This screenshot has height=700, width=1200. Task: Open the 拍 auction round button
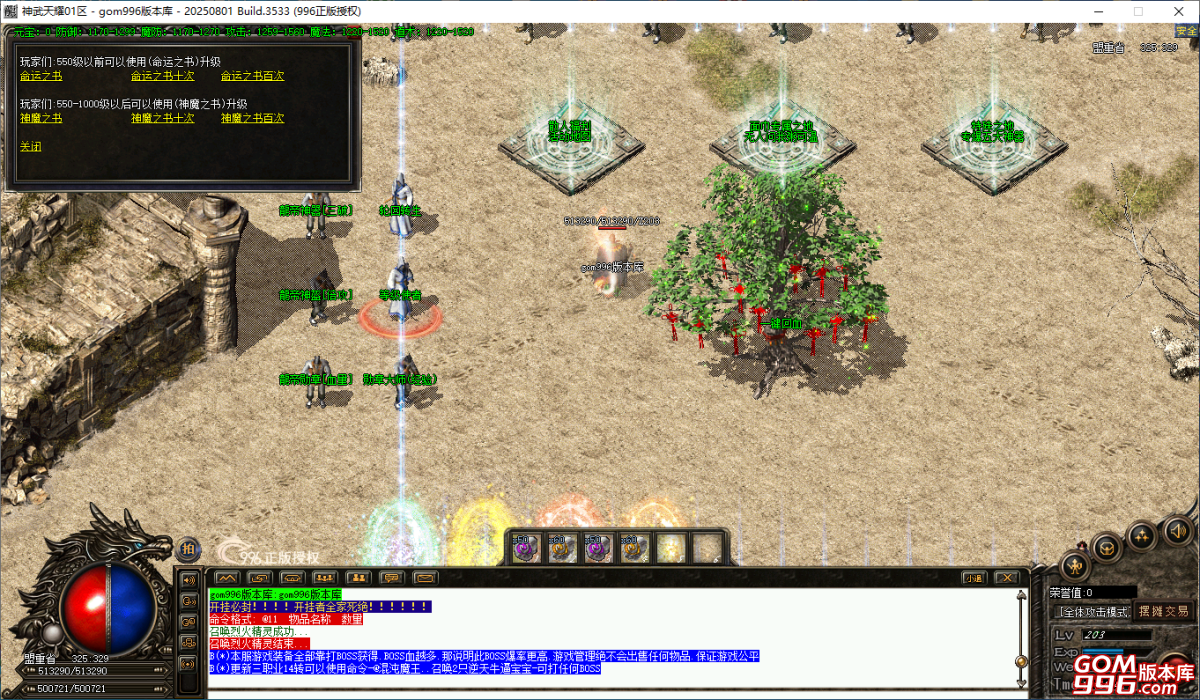(190, 547)
